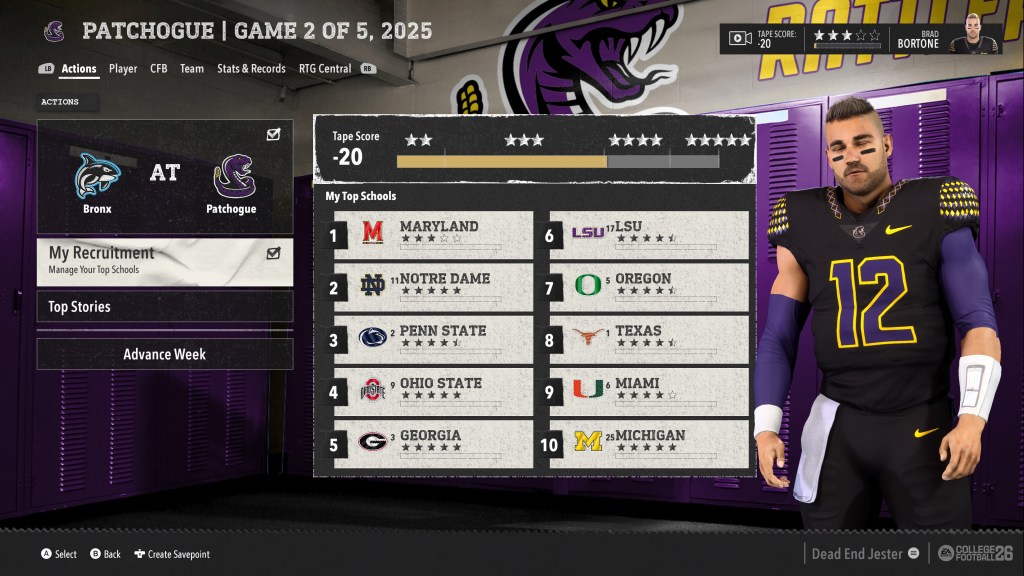Open the RTG Central tab
Viewport: 1024px width, 576px height.
tap(325, 69)
